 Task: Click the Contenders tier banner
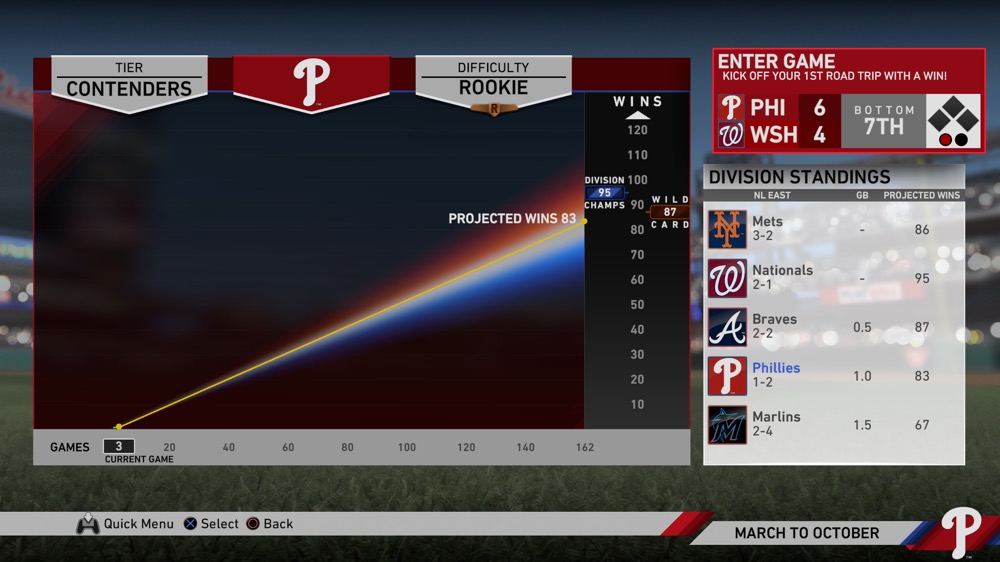click(129, 80)
